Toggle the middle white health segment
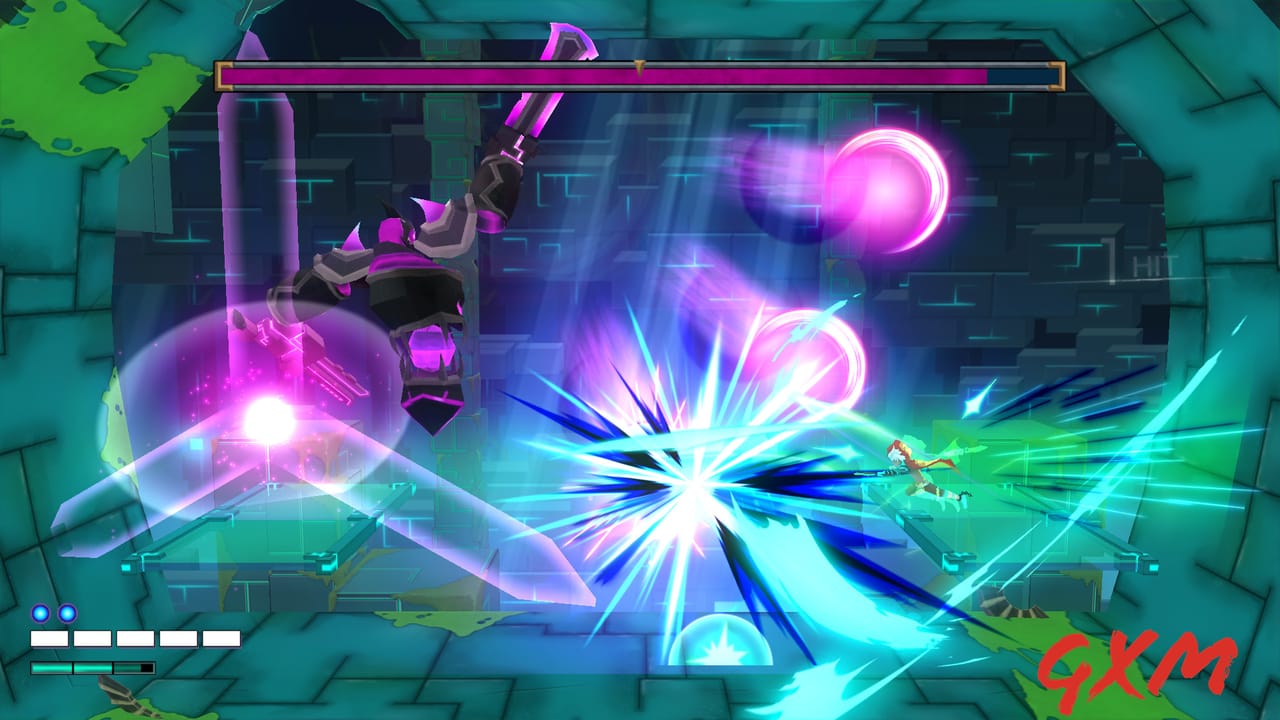Screen dimensions: 1280x720 click(x=135, y=637)
